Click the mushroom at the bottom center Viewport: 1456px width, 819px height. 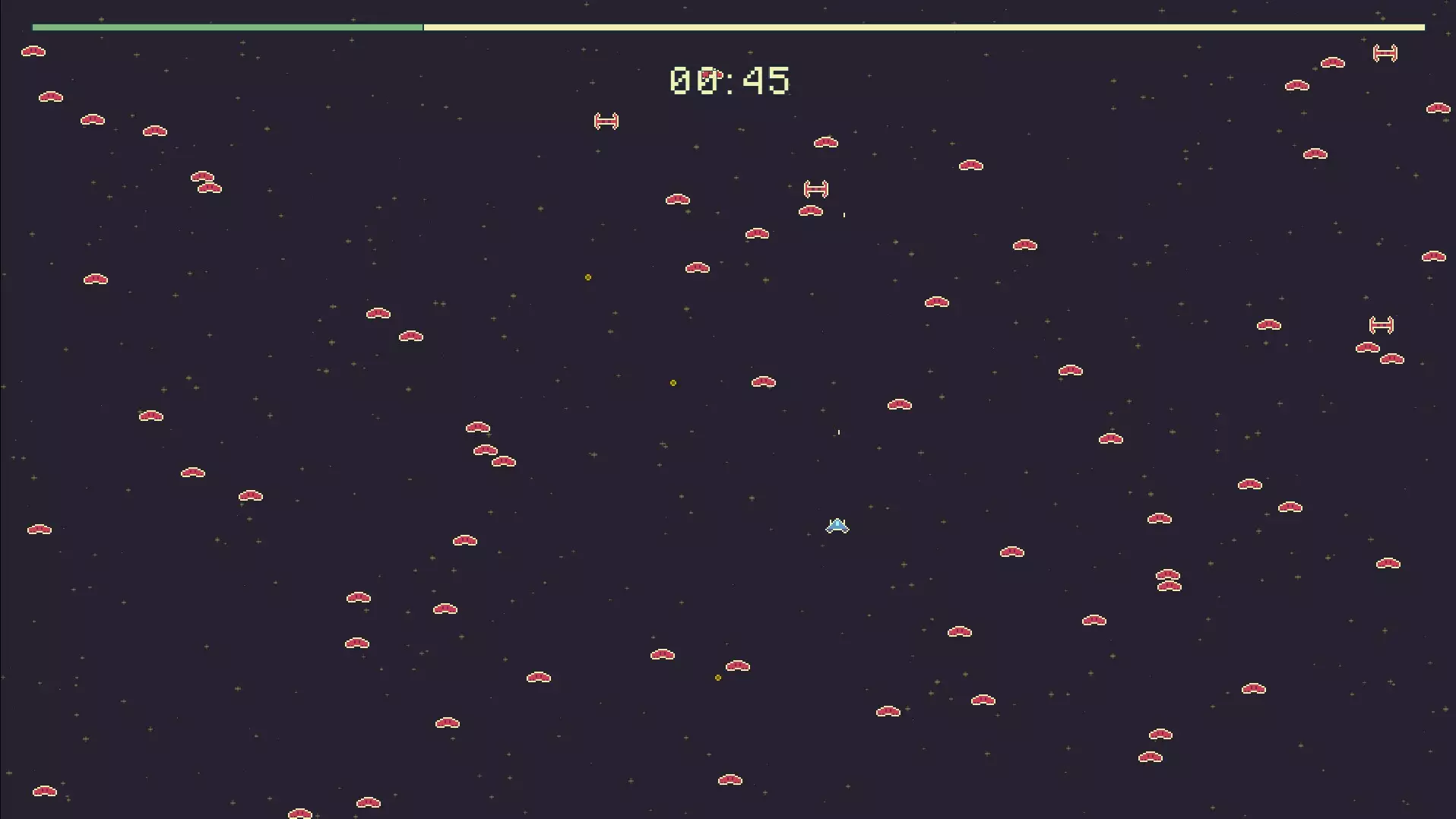click(730, 779)
